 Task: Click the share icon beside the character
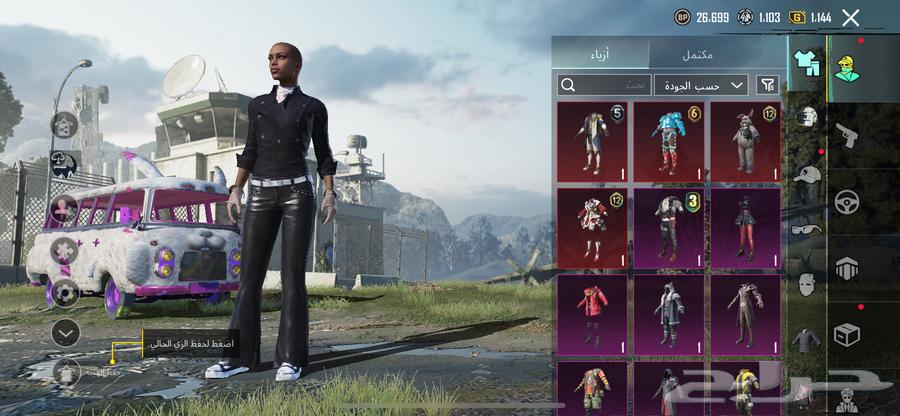pos(65,125)
